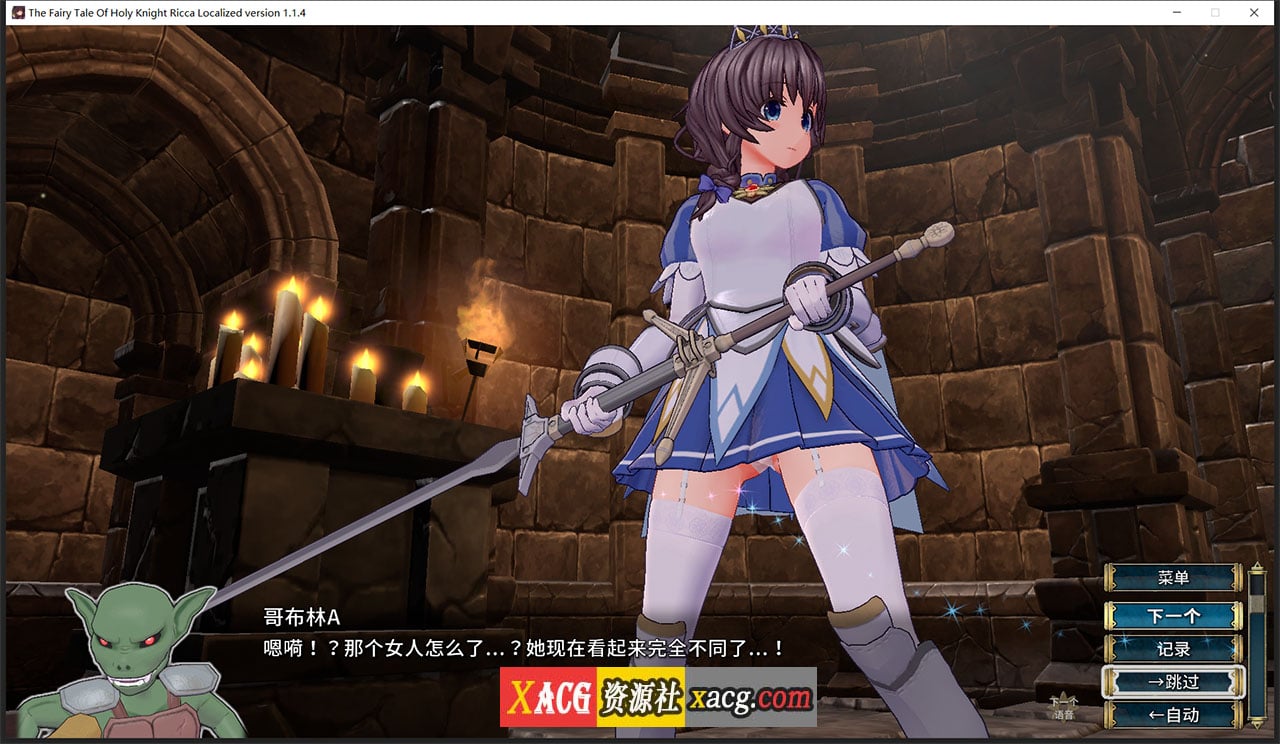
Task: Enable ←自动 auto-read mode
Action: coord(1173,714)
